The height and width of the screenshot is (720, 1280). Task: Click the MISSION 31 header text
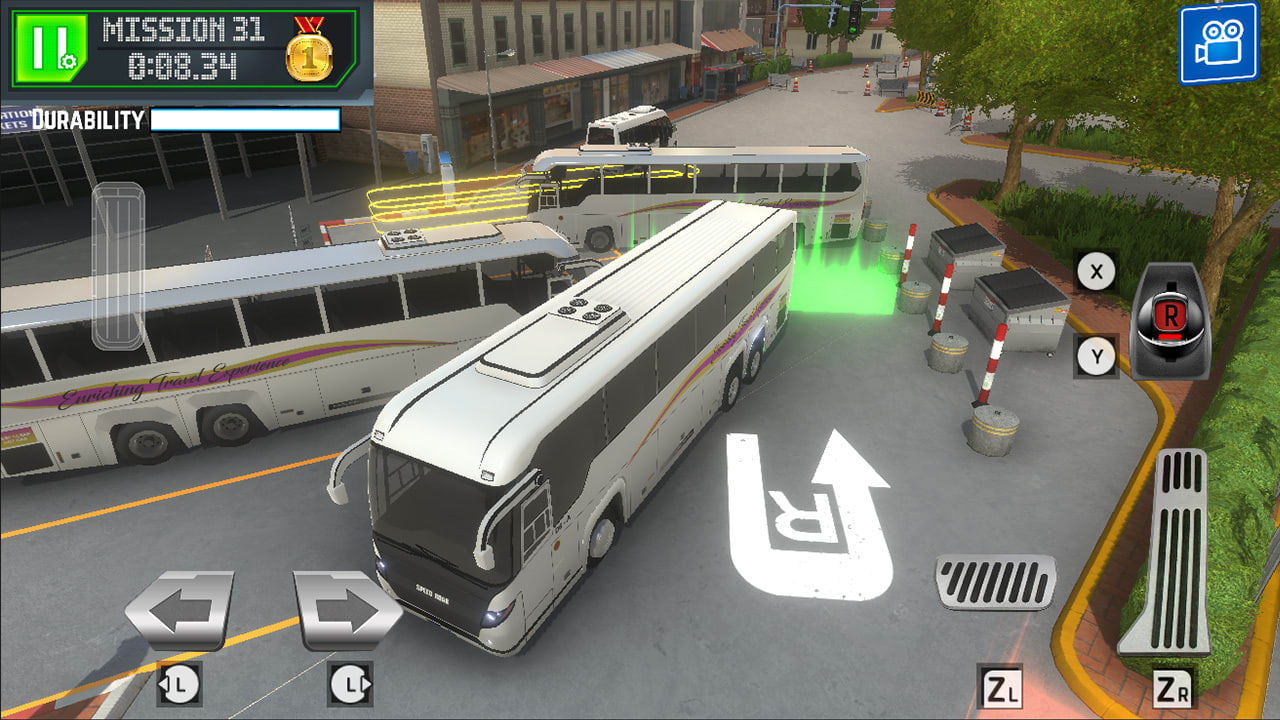(x=183, y=31)
